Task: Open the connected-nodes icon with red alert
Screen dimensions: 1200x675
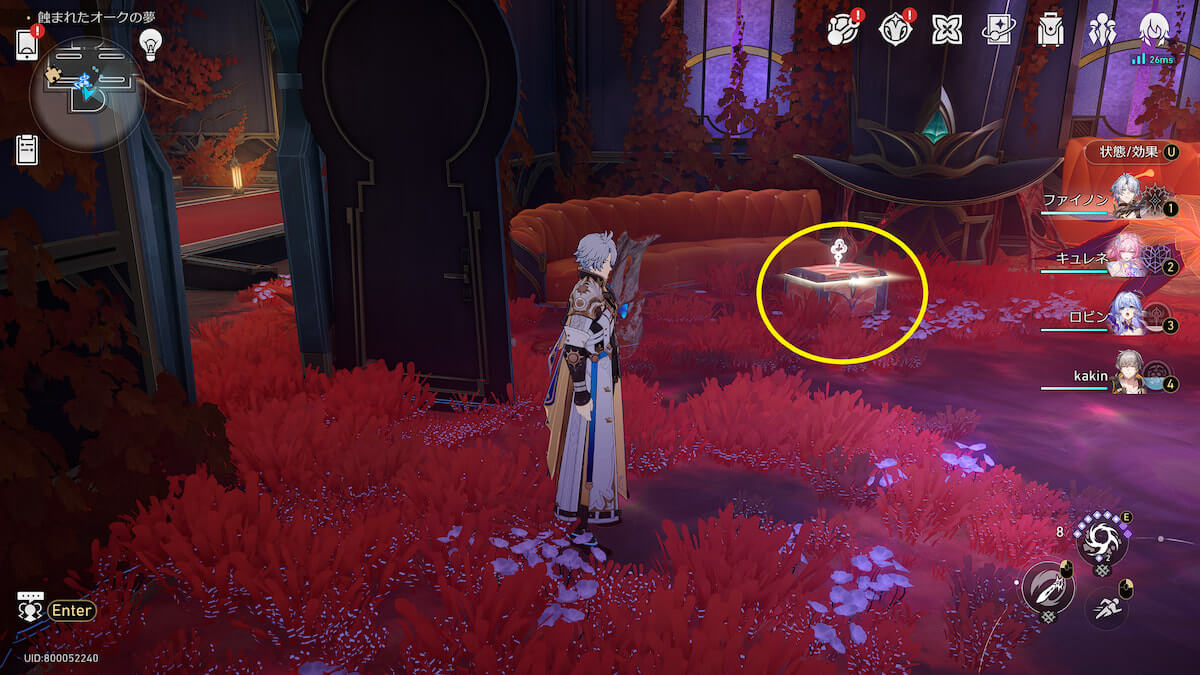Action: coord(843,30)
